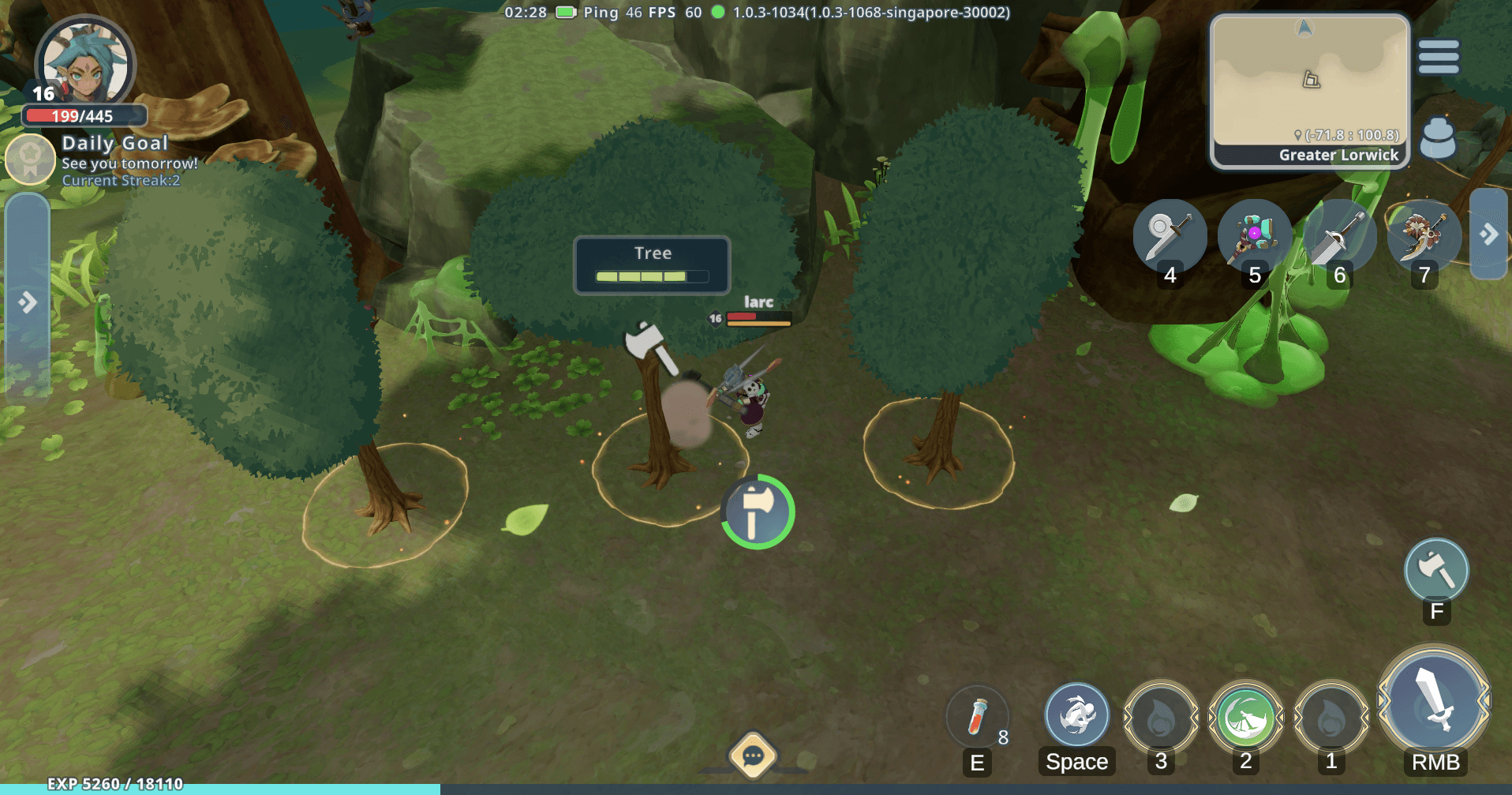
Task: Equip the crystal magic staff slot
Action: [1254, 236]
